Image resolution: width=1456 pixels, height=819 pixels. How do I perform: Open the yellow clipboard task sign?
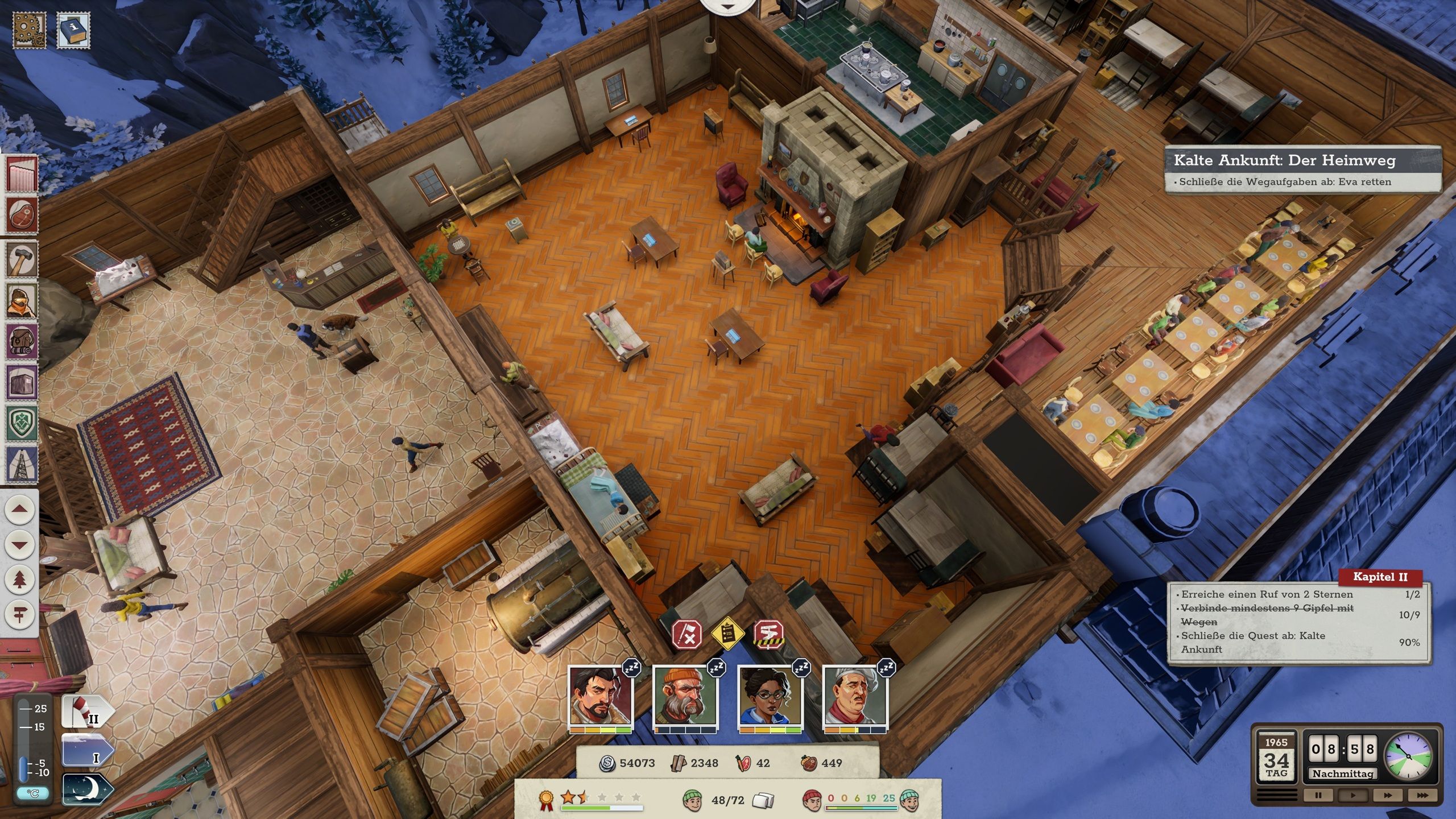[728, 633]
